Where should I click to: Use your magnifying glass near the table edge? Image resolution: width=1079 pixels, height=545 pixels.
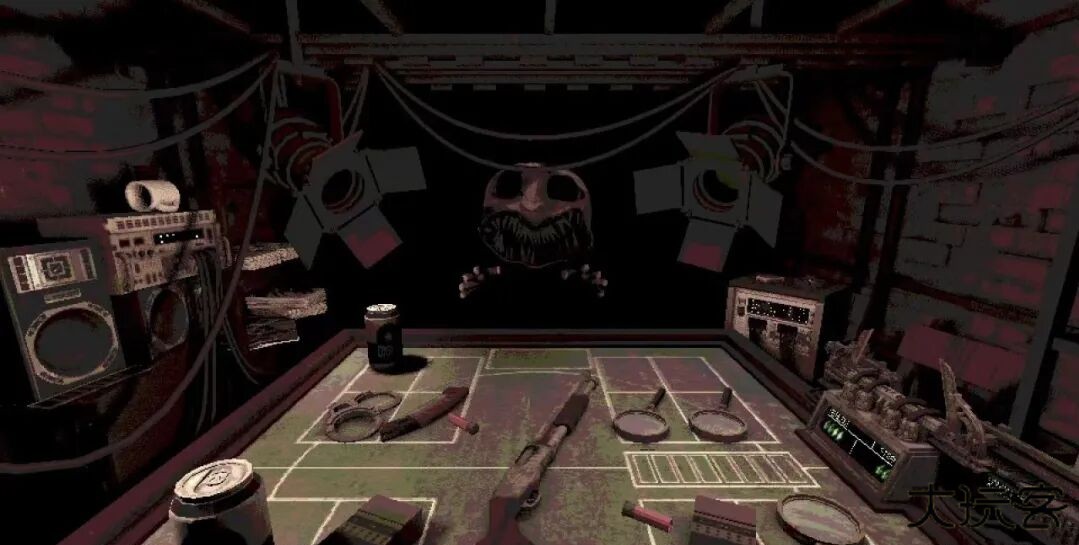coord(820,518)
